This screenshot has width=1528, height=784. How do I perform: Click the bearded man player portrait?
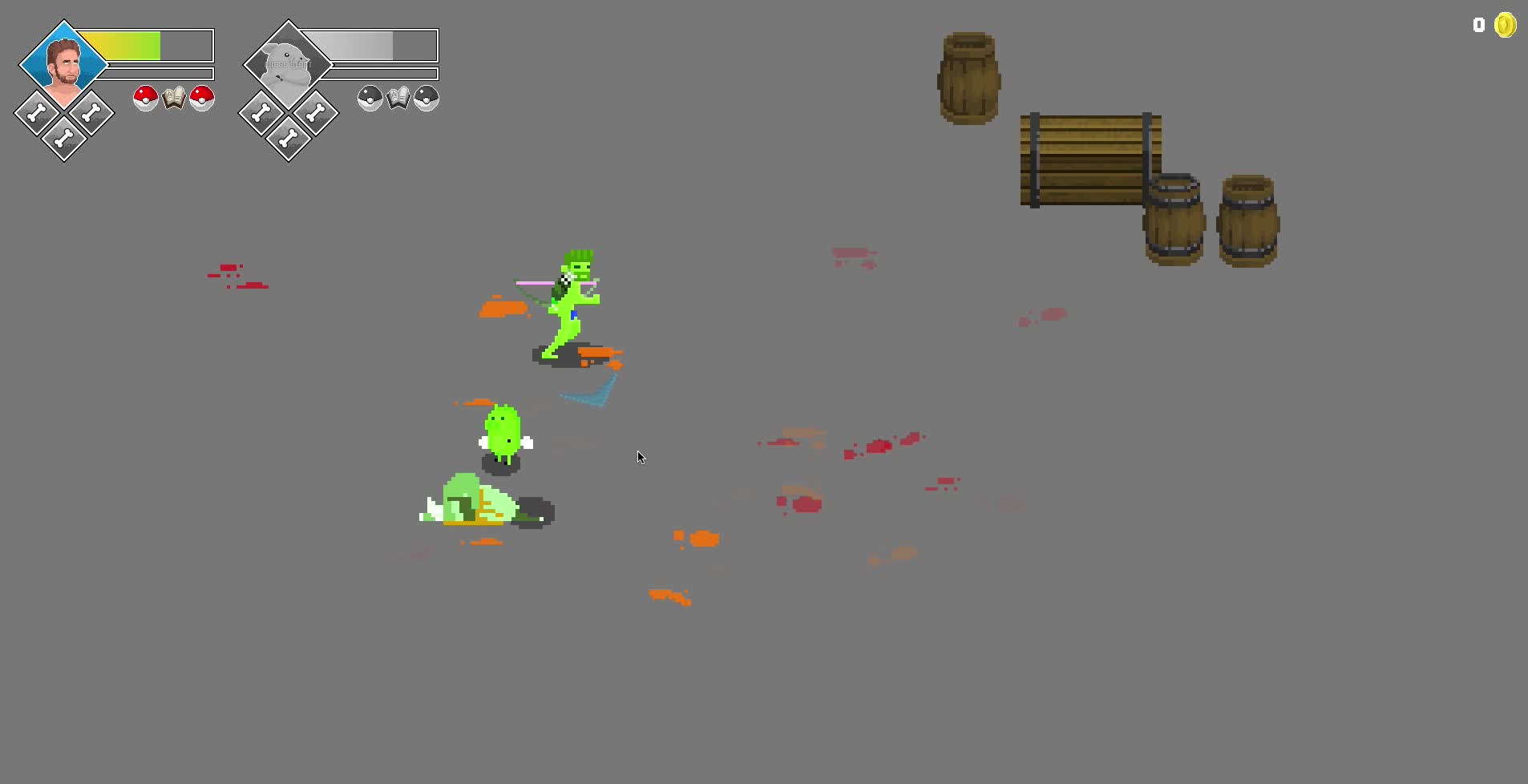63,63
